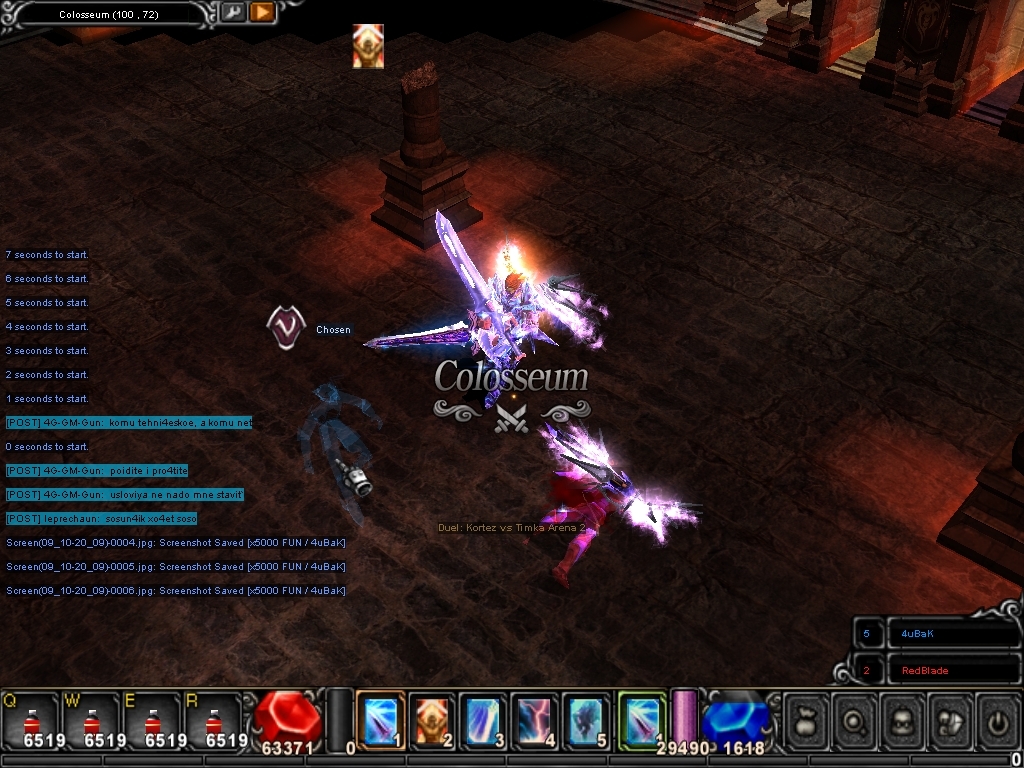Viewport: 1024px width, 768px height.
Task: Choose the blue blade skill in slot 3
Action: [483, 720]
